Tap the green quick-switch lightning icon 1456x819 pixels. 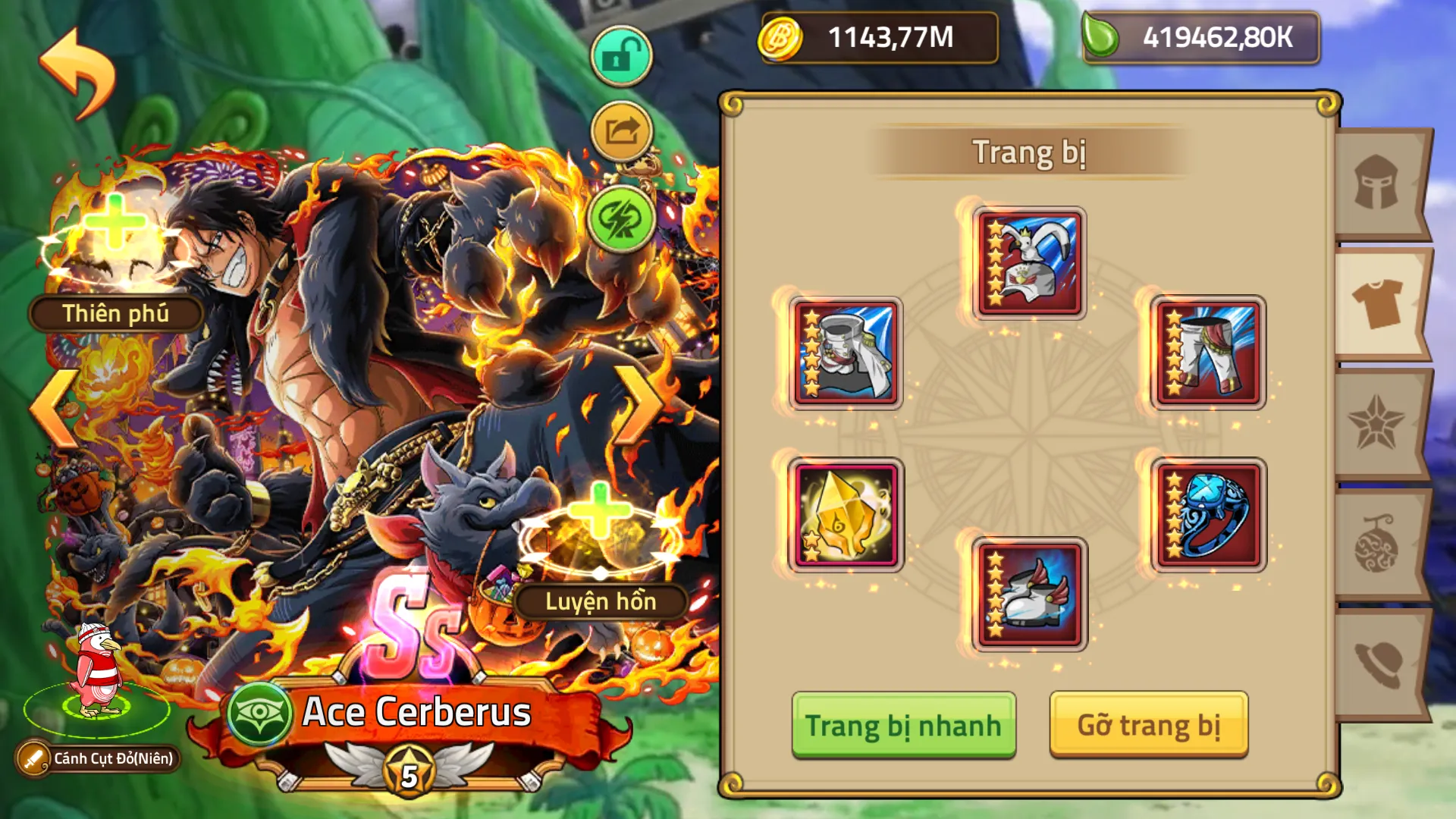620,220
